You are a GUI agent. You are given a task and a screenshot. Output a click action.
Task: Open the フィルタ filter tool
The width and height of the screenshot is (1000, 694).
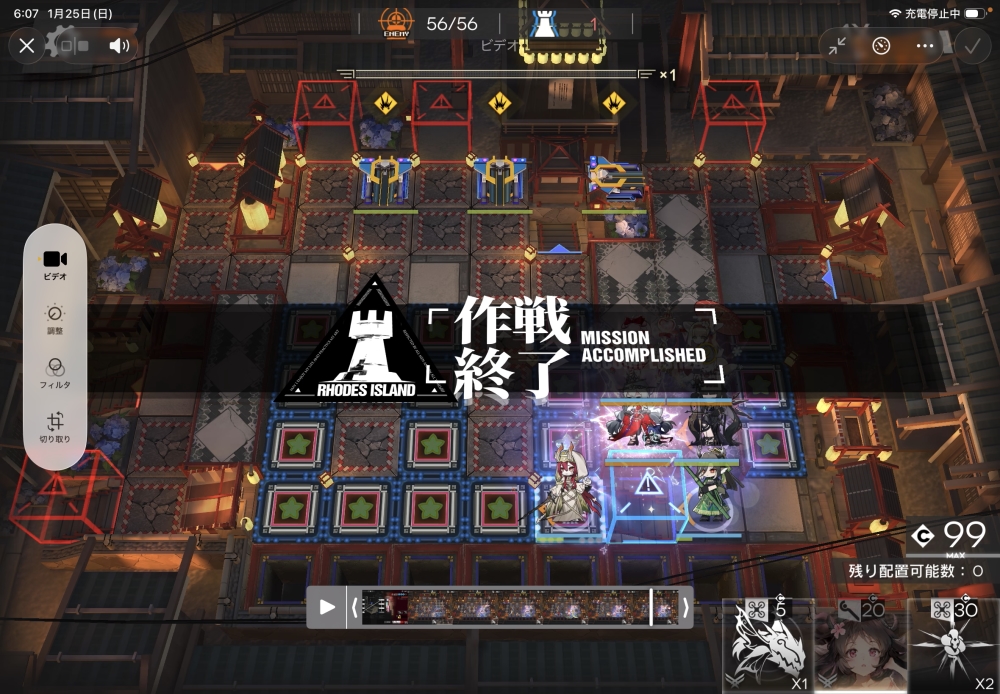55,372
